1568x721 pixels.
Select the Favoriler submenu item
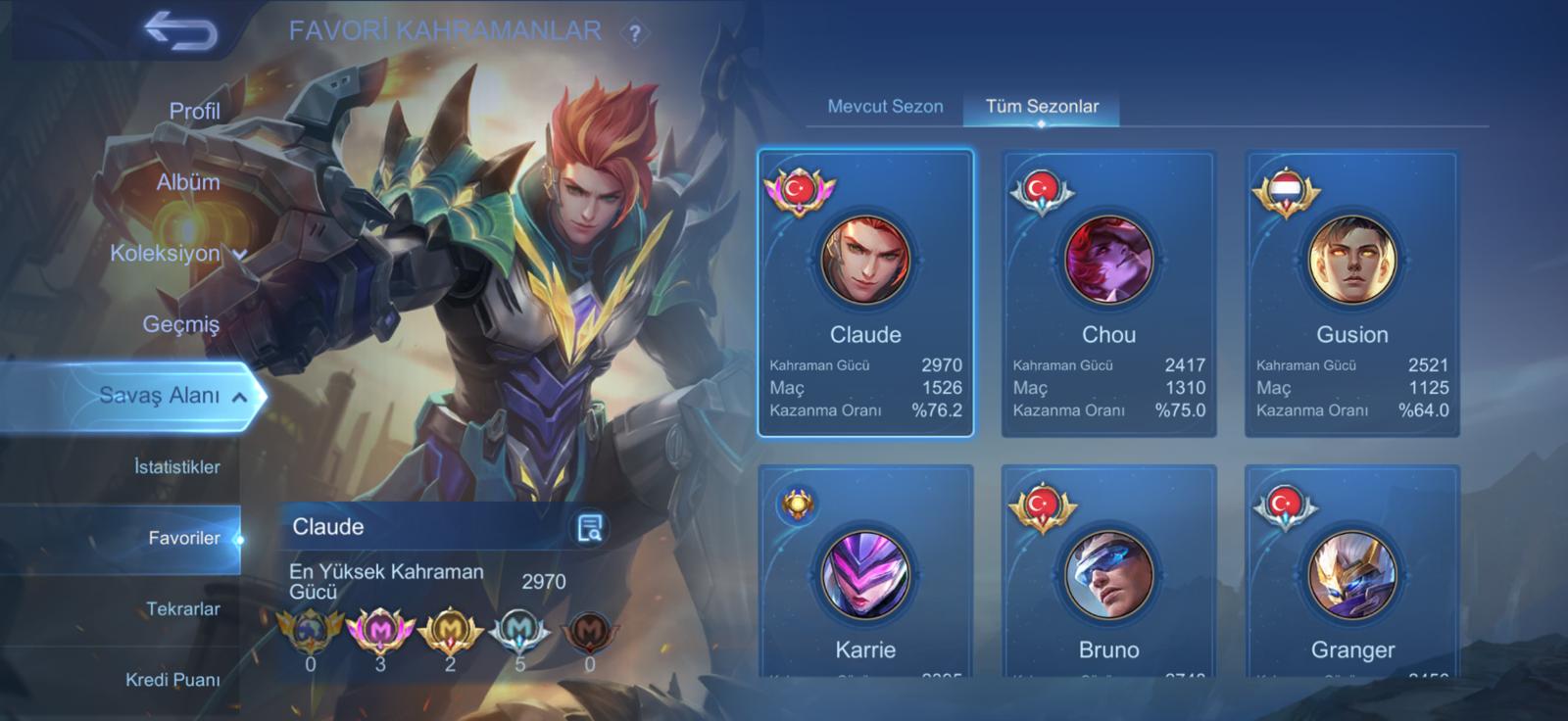[x=183, y=538]
